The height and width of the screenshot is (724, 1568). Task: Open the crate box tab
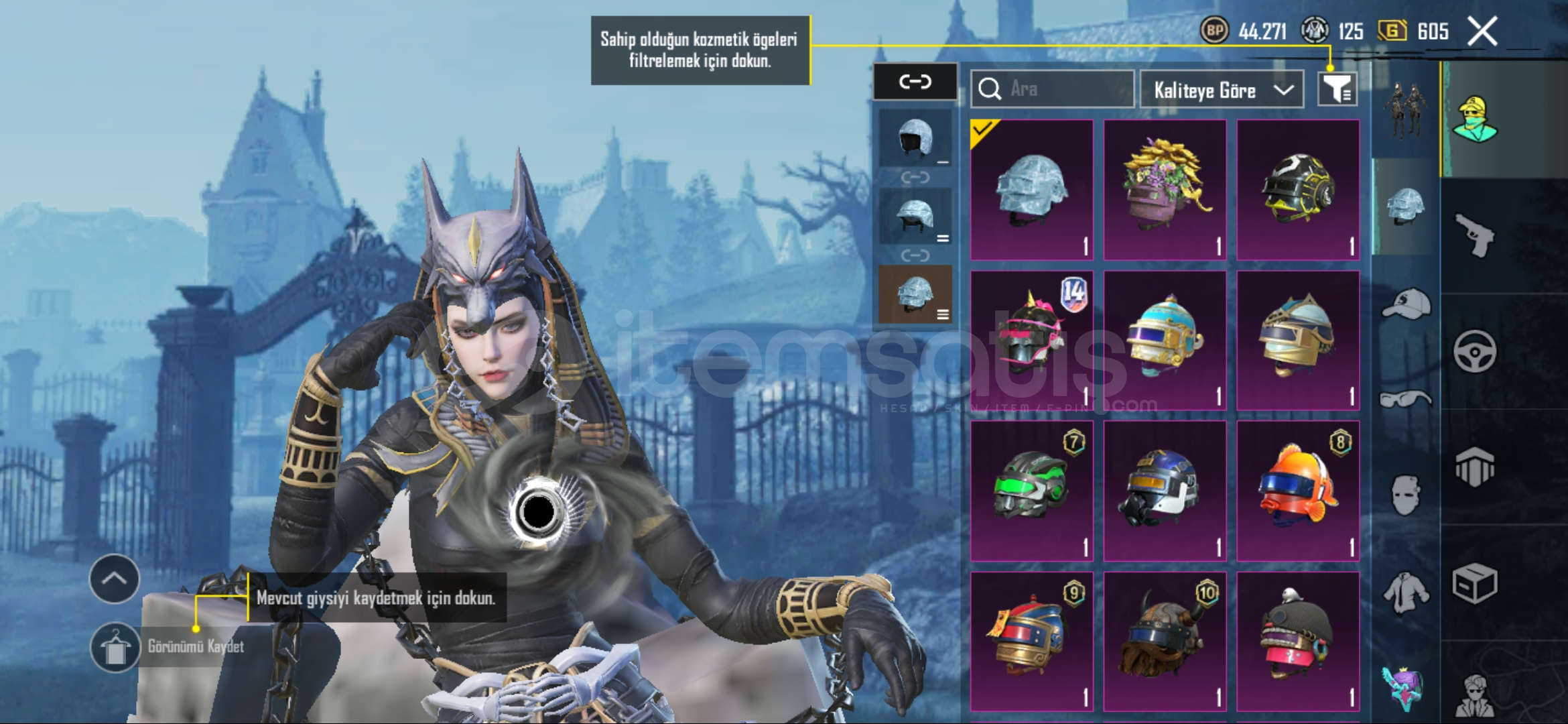coord(1474,583)
